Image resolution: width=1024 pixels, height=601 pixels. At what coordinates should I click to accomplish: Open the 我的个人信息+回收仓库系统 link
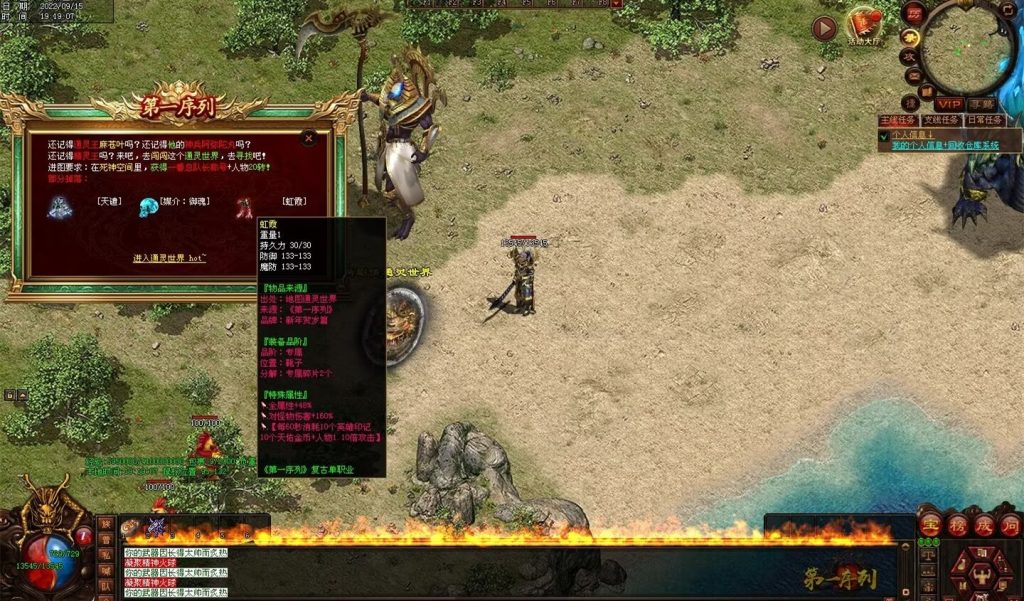(x=945, y=145)
